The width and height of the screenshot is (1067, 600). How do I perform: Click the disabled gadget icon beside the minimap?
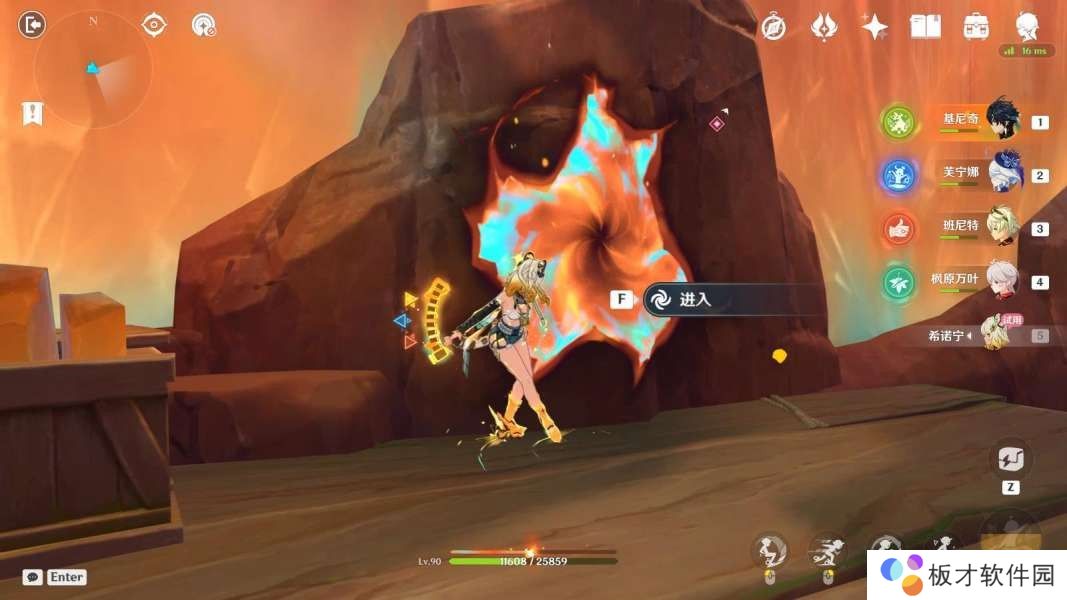pos(204,25)
